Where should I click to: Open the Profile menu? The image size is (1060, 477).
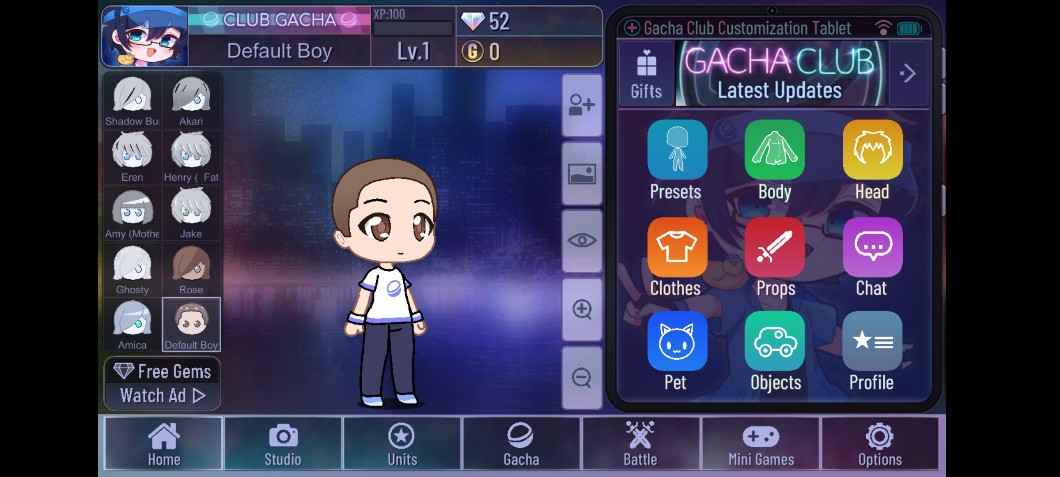pyautogui.click(x=871, y=350)
